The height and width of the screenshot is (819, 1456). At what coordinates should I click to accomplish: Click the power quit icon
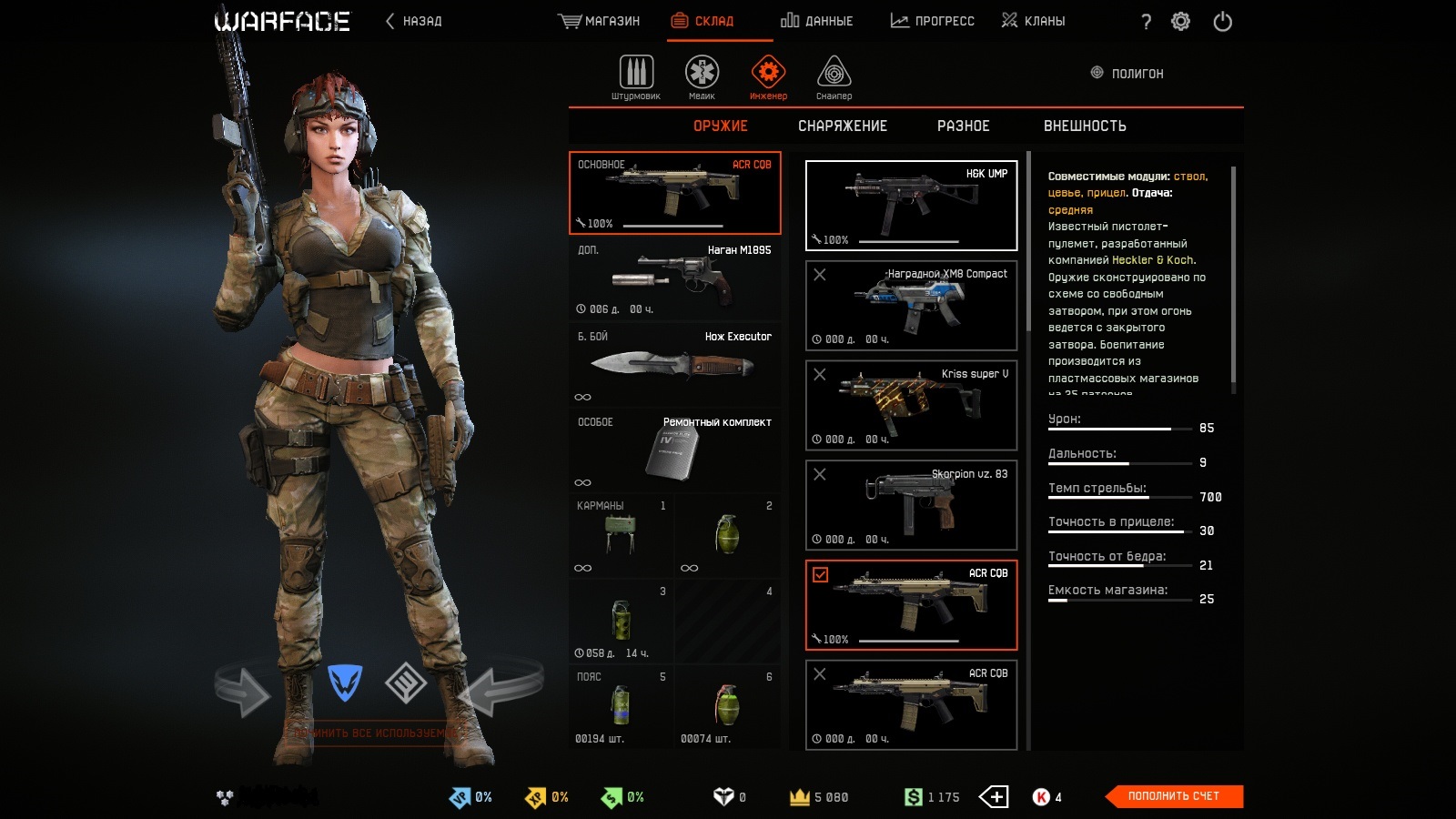1222,21
